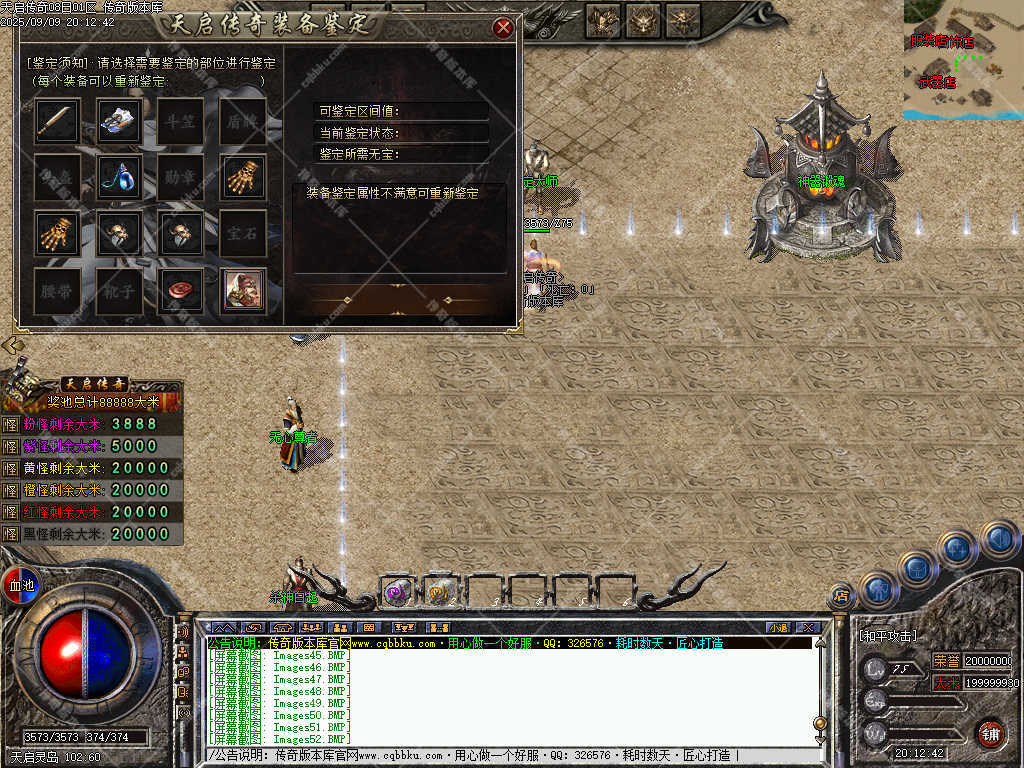Image resolution: width=1024 pixels, height=768 pixels.
Task: Select the blue necklace equipment slot
Action: point(119,177)
